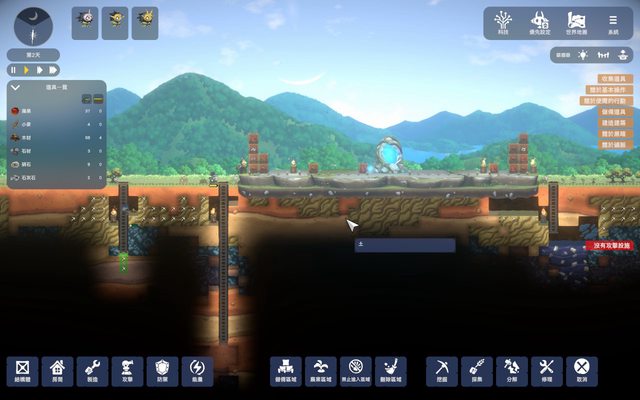Select the first colonist portrait
The width and height of the screenshot is (640, 400).
coord(85,22)
